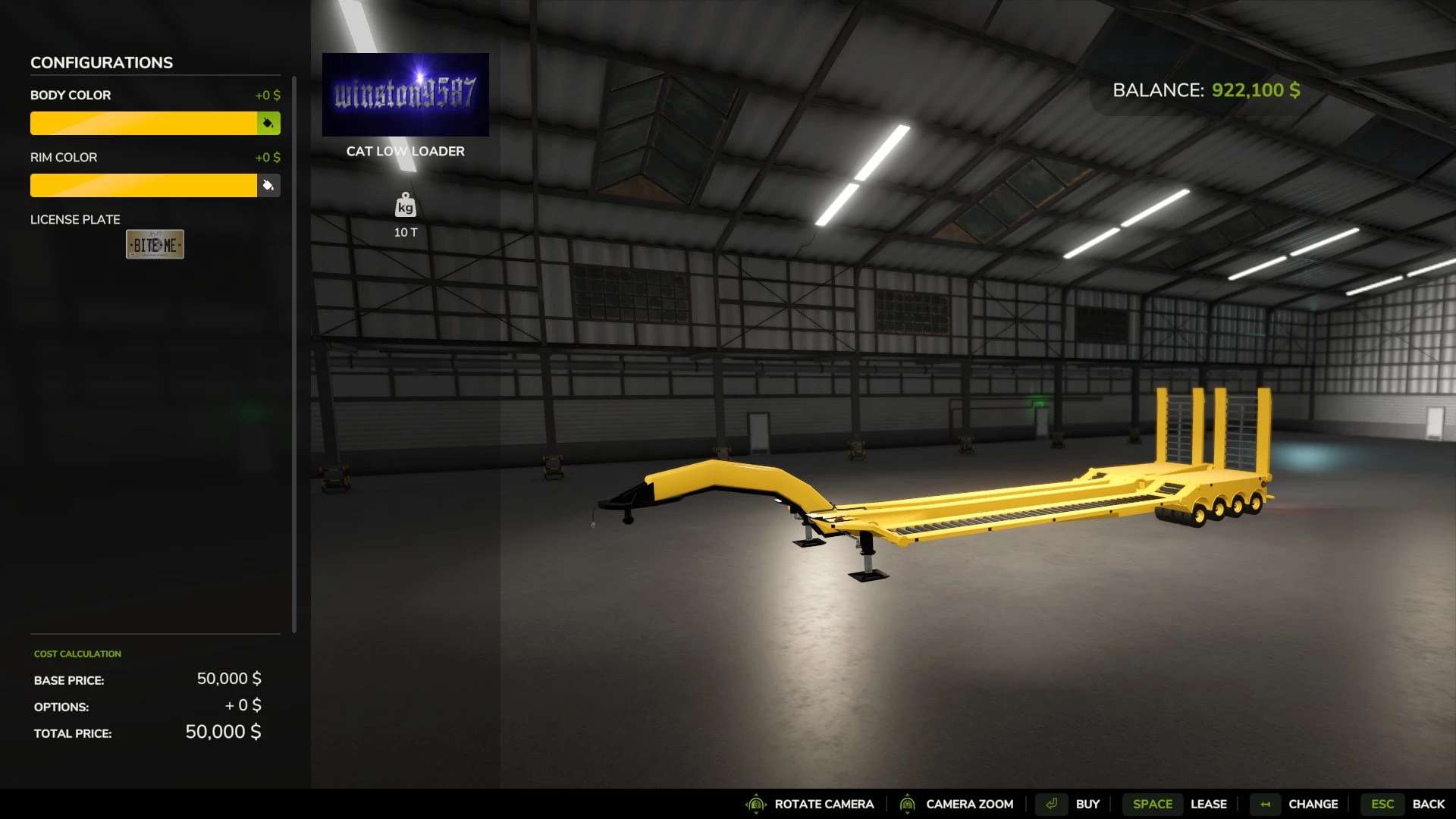Click the CAT LOW LOADER title text
The height and width of the screenshot is (819, 1456).
click(x=405, y=151)
